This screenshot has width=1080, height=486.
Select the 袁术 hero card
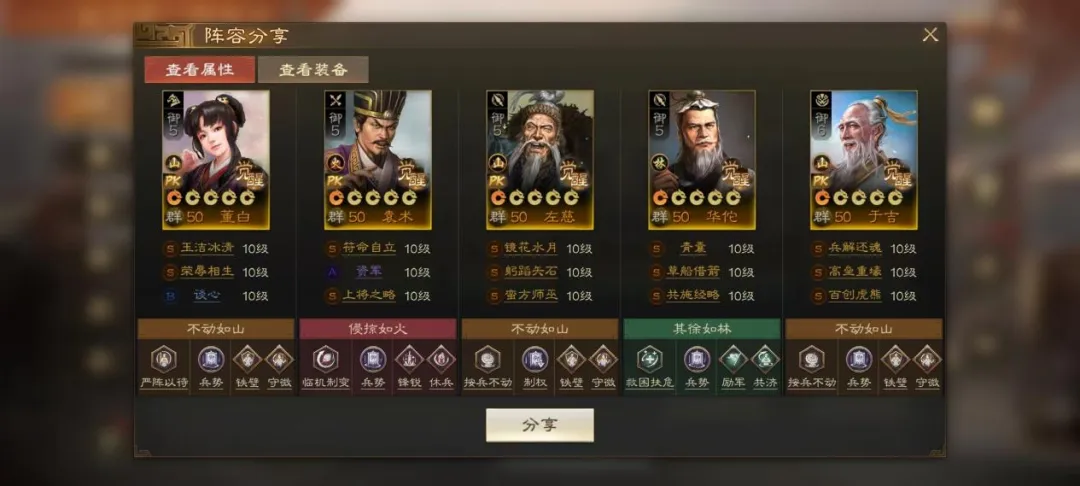pos(378,159)
